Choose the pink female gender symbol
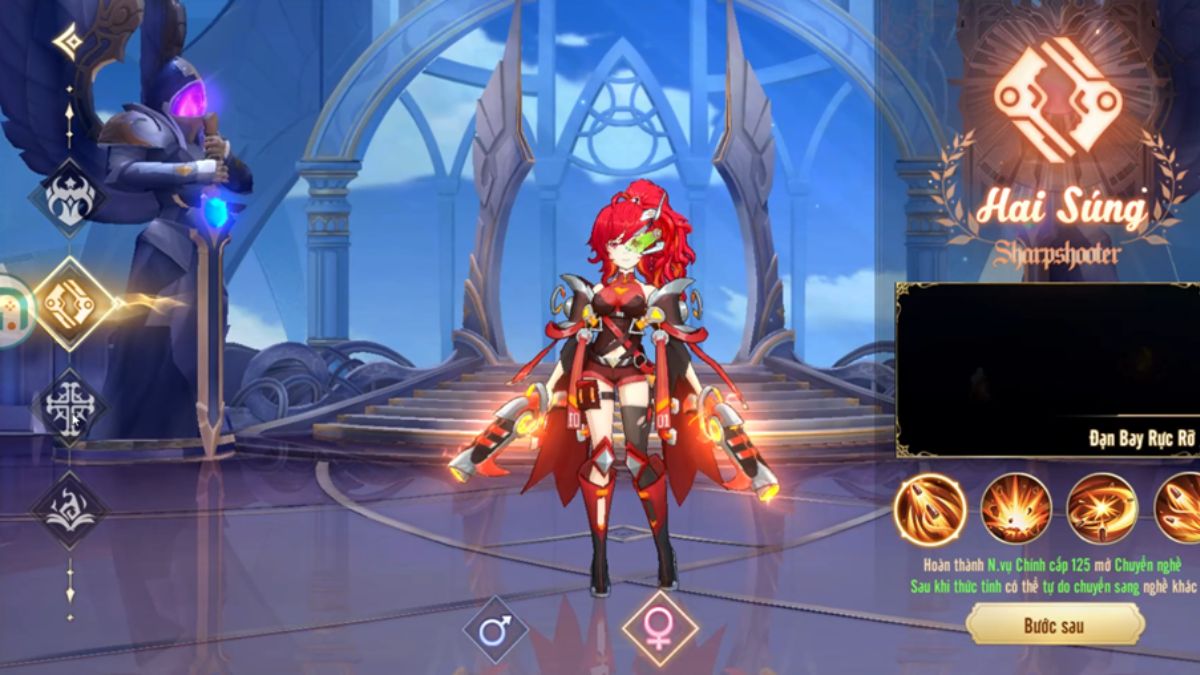Viewport: 1200px width, 675px height. pyautogui.click(x=659, y=629)
